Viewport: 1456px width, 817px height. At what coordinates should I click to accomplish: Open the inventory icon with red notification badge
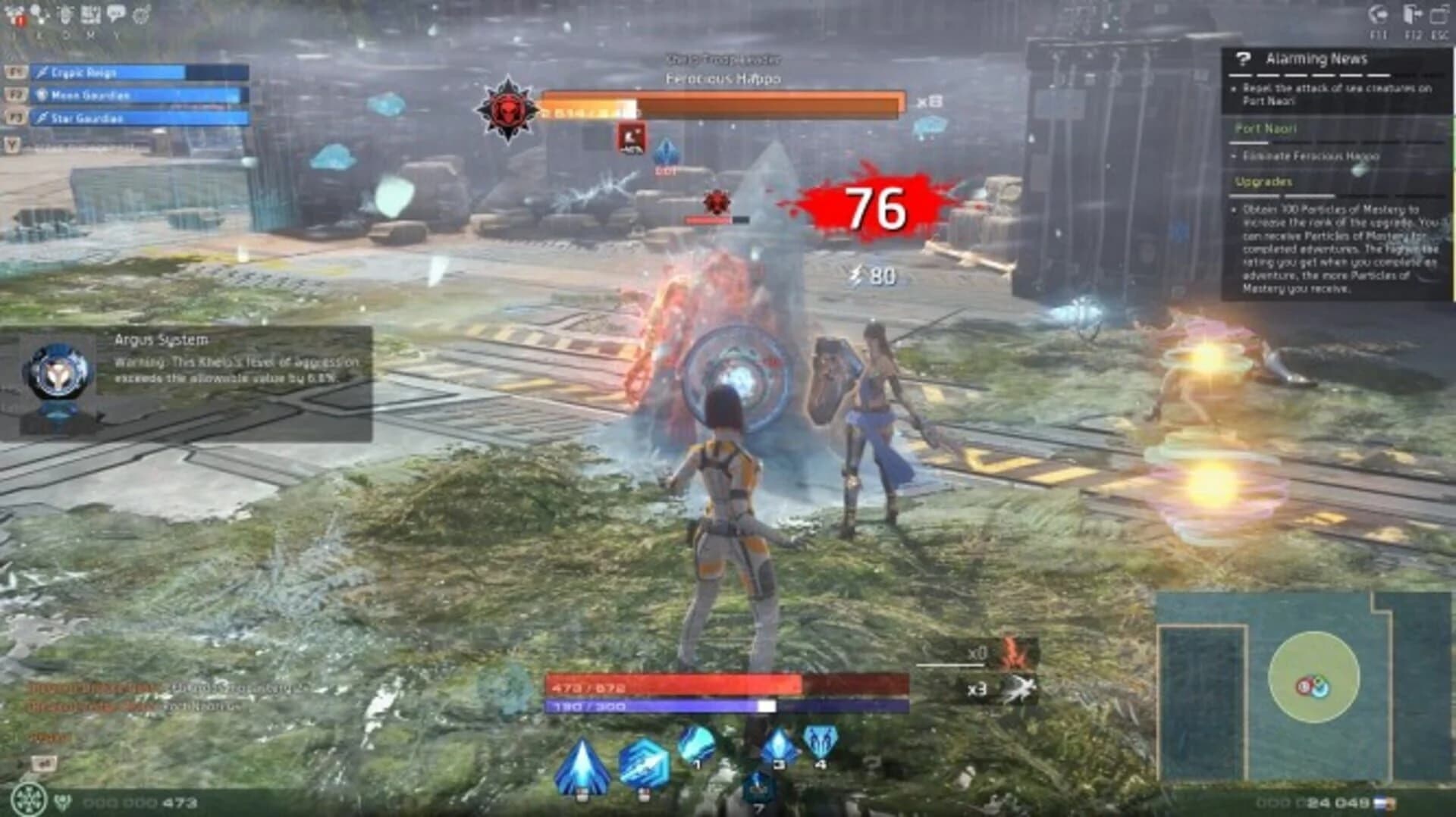tap(14, 14)
